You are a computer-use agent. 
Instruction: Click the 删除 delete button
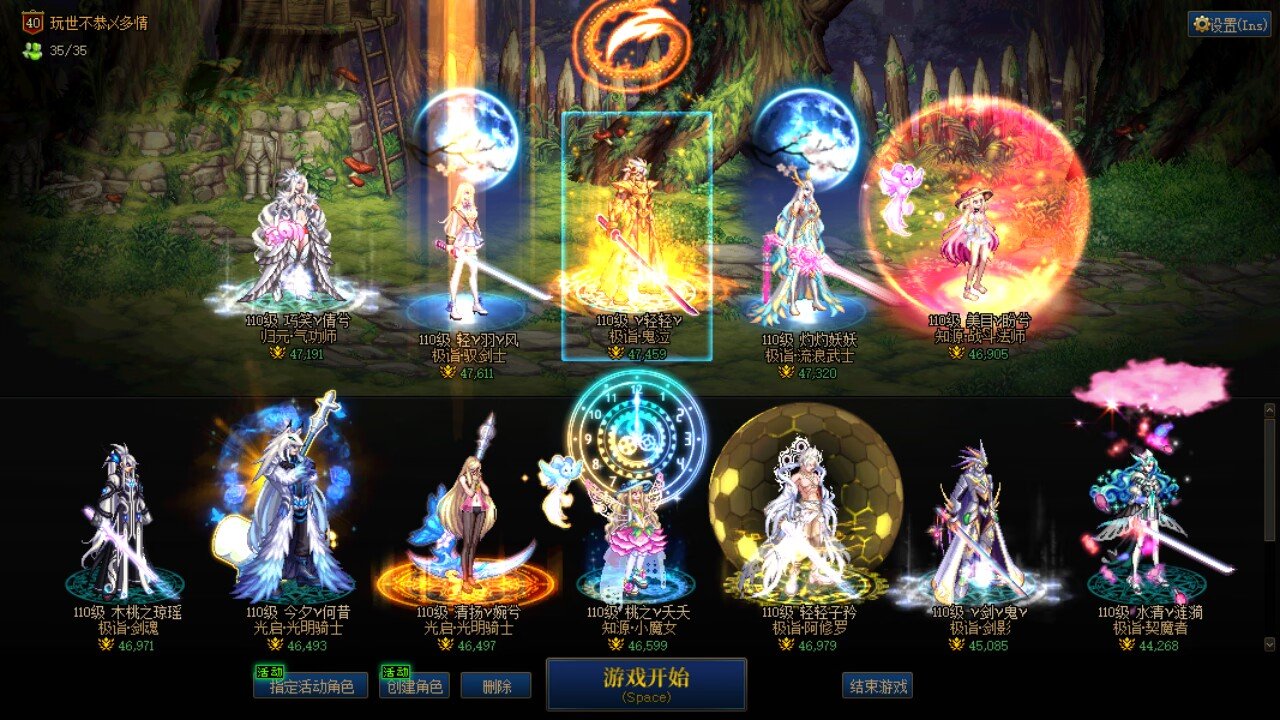click(497, 685)
